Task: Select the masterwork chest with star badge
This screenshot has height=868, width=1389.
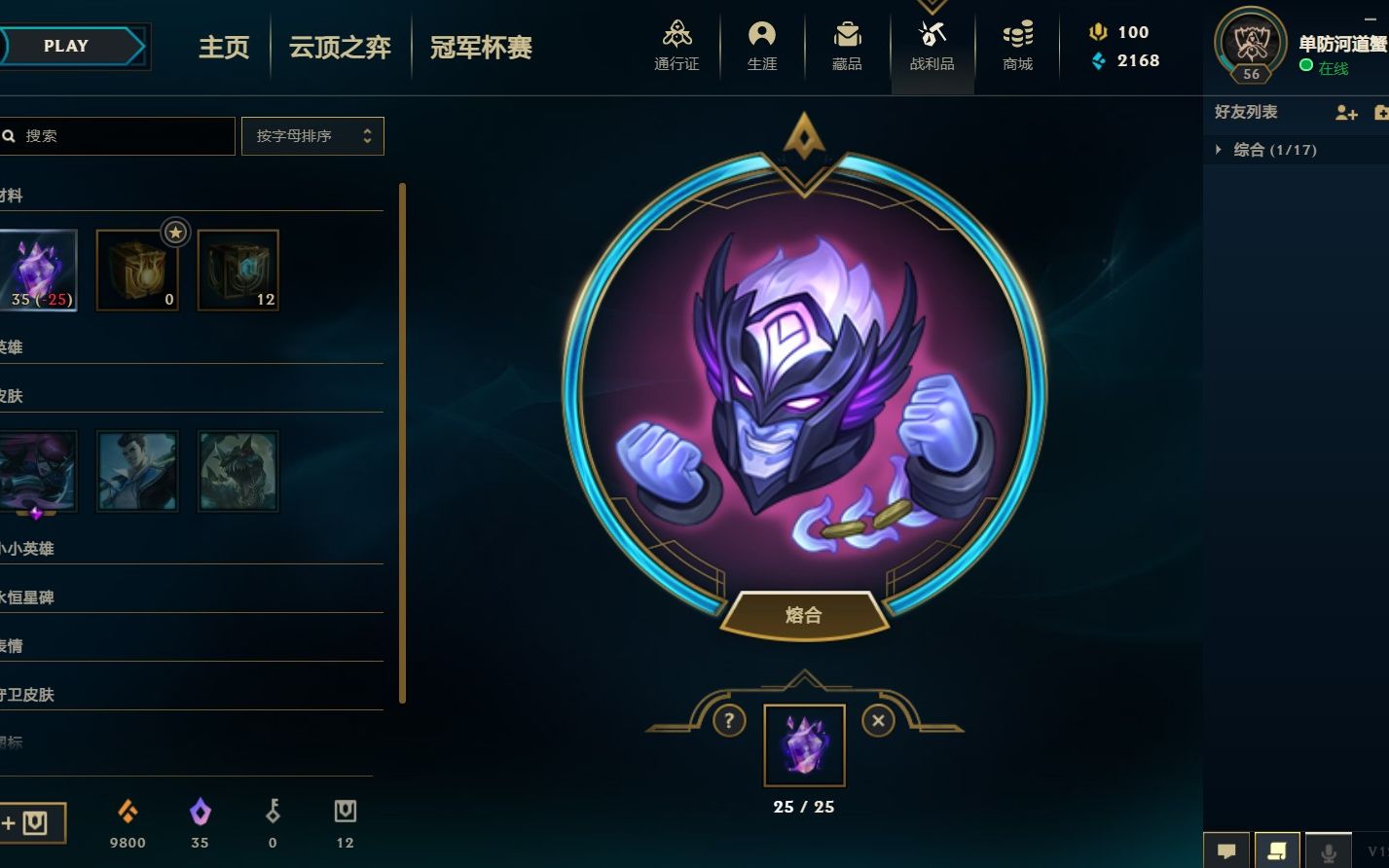Action: (x=137, y=270)
